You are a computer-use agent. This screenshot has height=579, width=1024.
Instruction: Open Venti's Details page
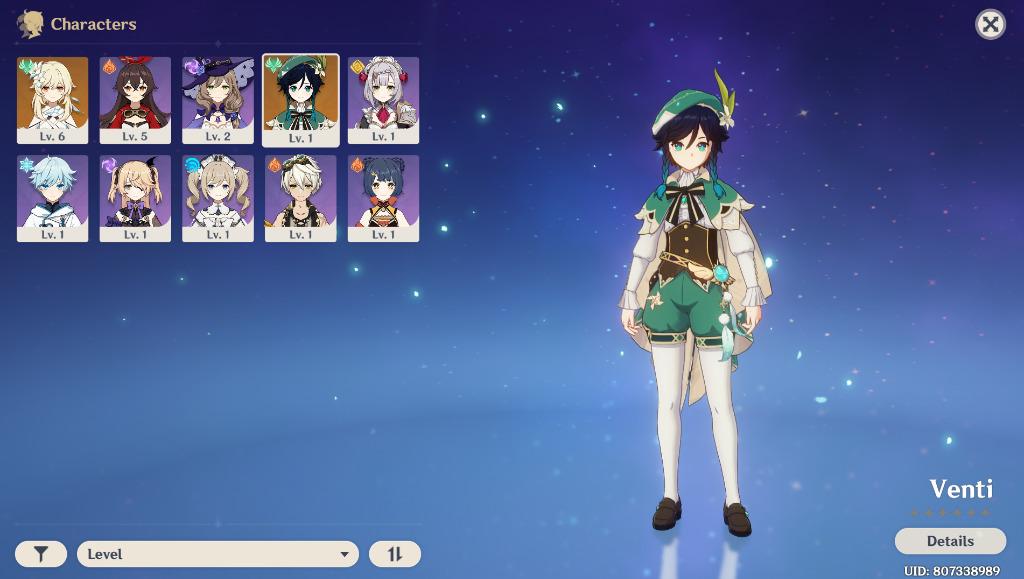950,541
